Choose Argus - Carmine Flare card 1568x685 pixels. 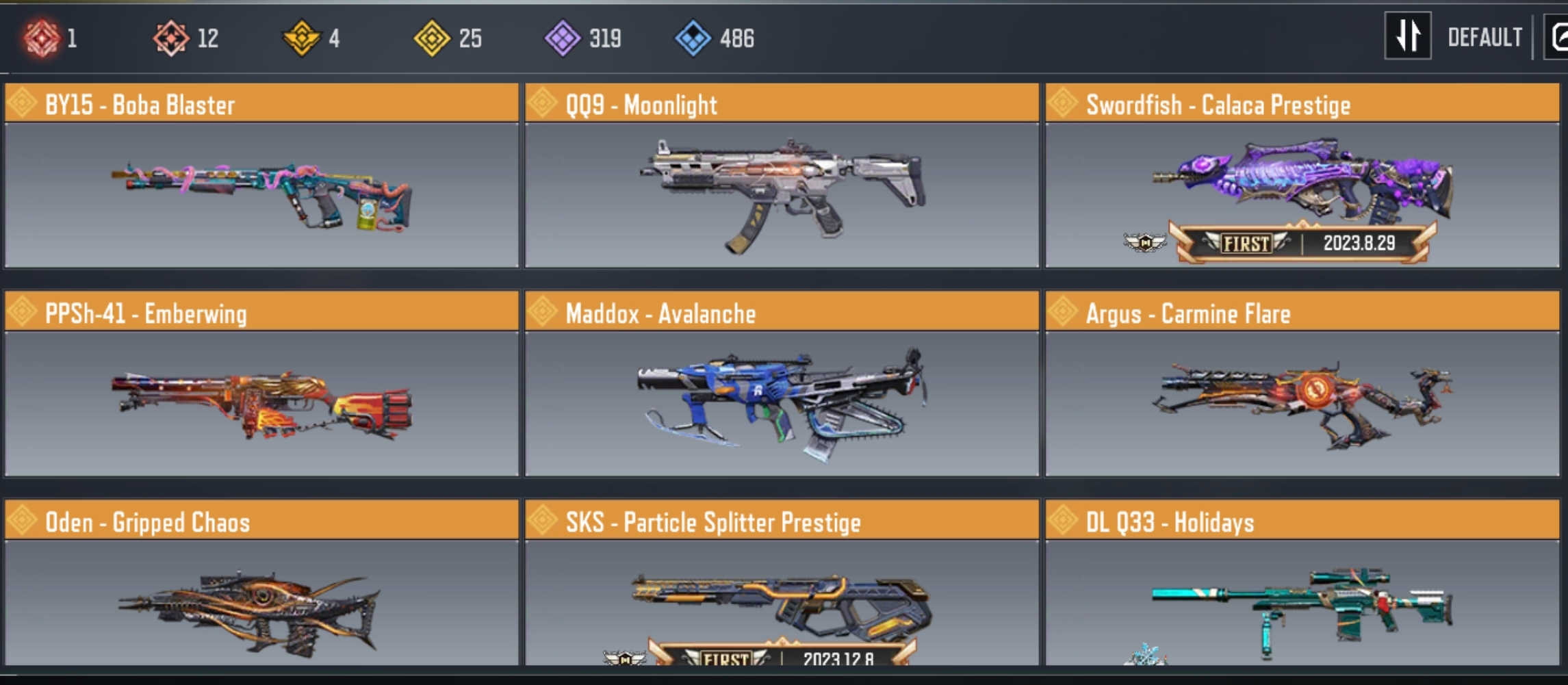1302,385
